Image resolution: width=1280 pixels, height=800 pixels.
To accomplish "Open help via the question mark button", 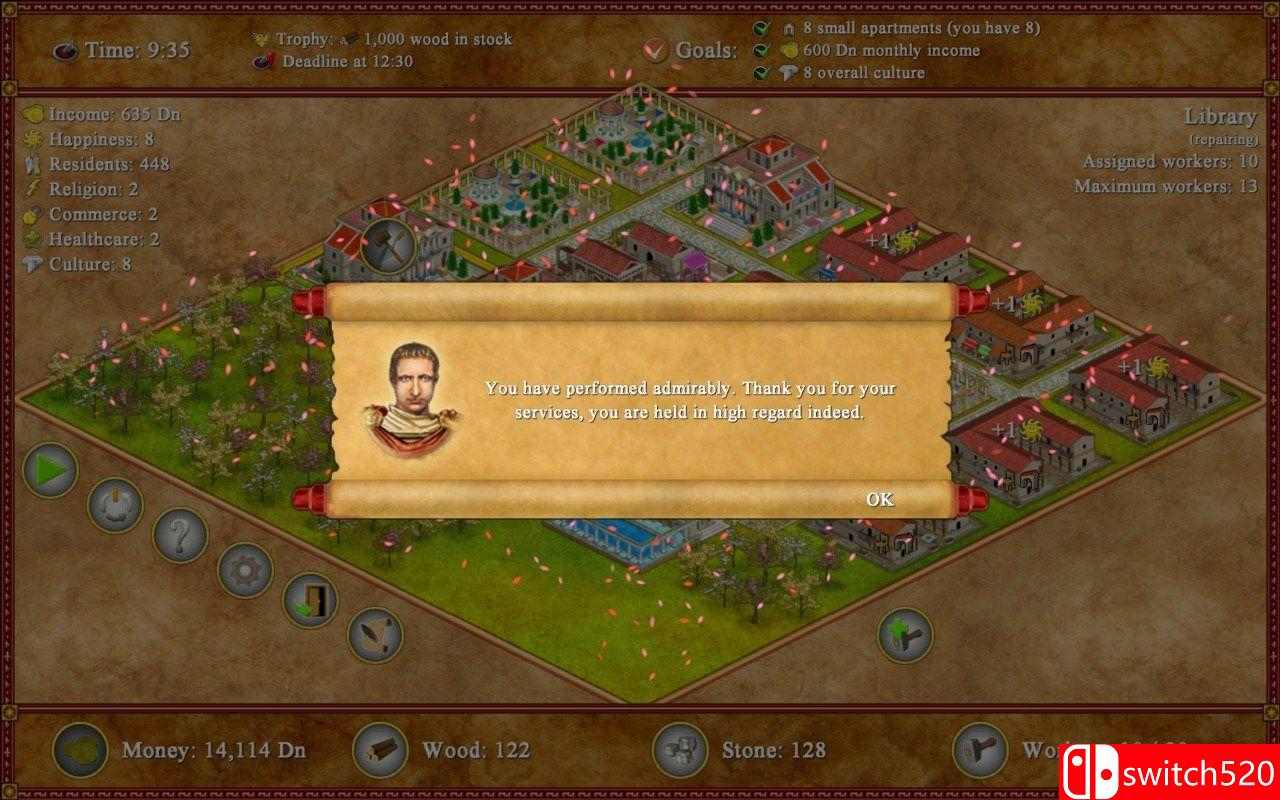I will click(180, 535).
